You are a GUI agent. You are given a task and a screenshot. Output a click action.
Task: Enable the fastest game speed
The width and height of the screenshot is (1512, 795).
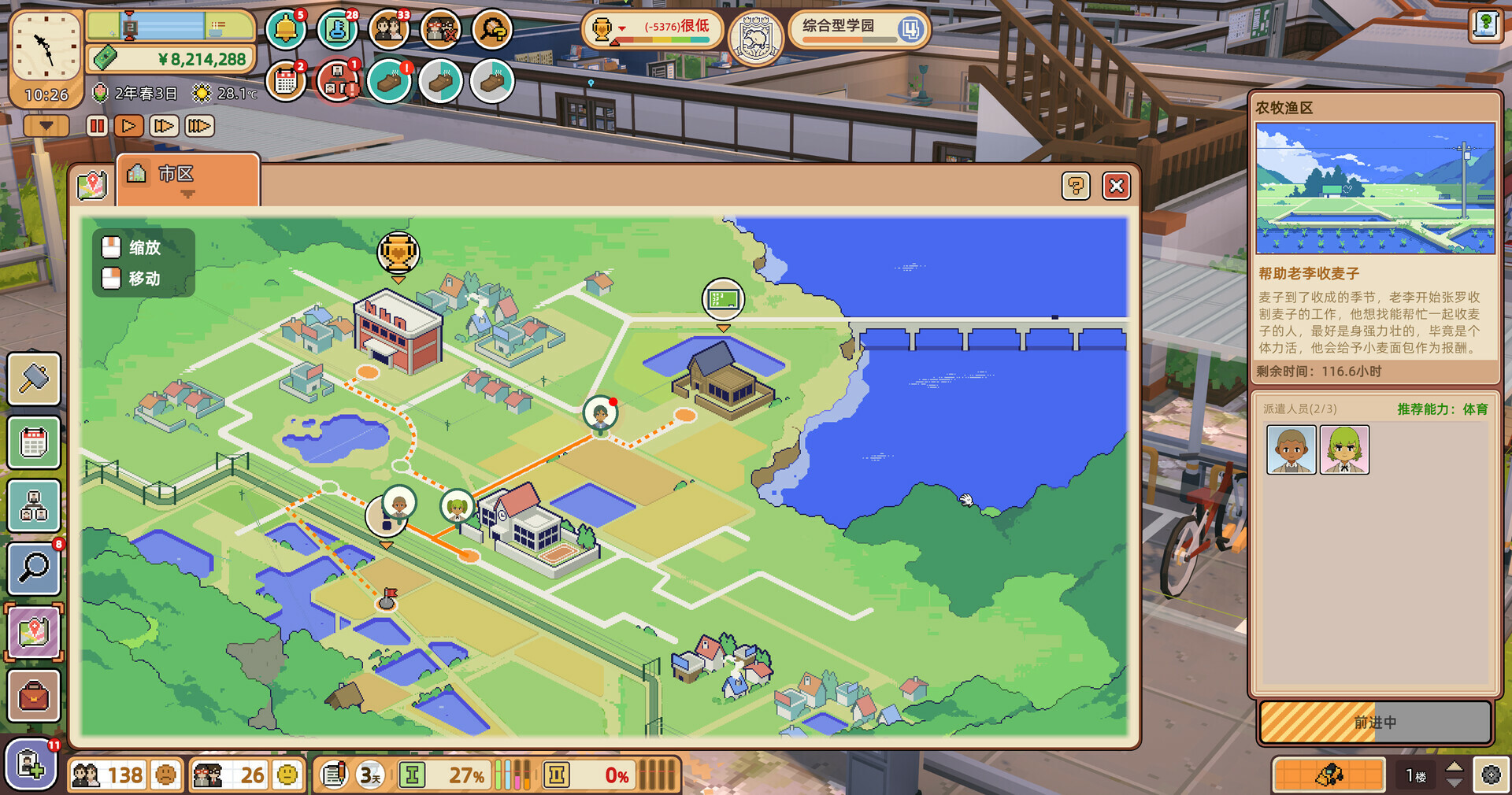pyautogui.click(x=198, y=125)
